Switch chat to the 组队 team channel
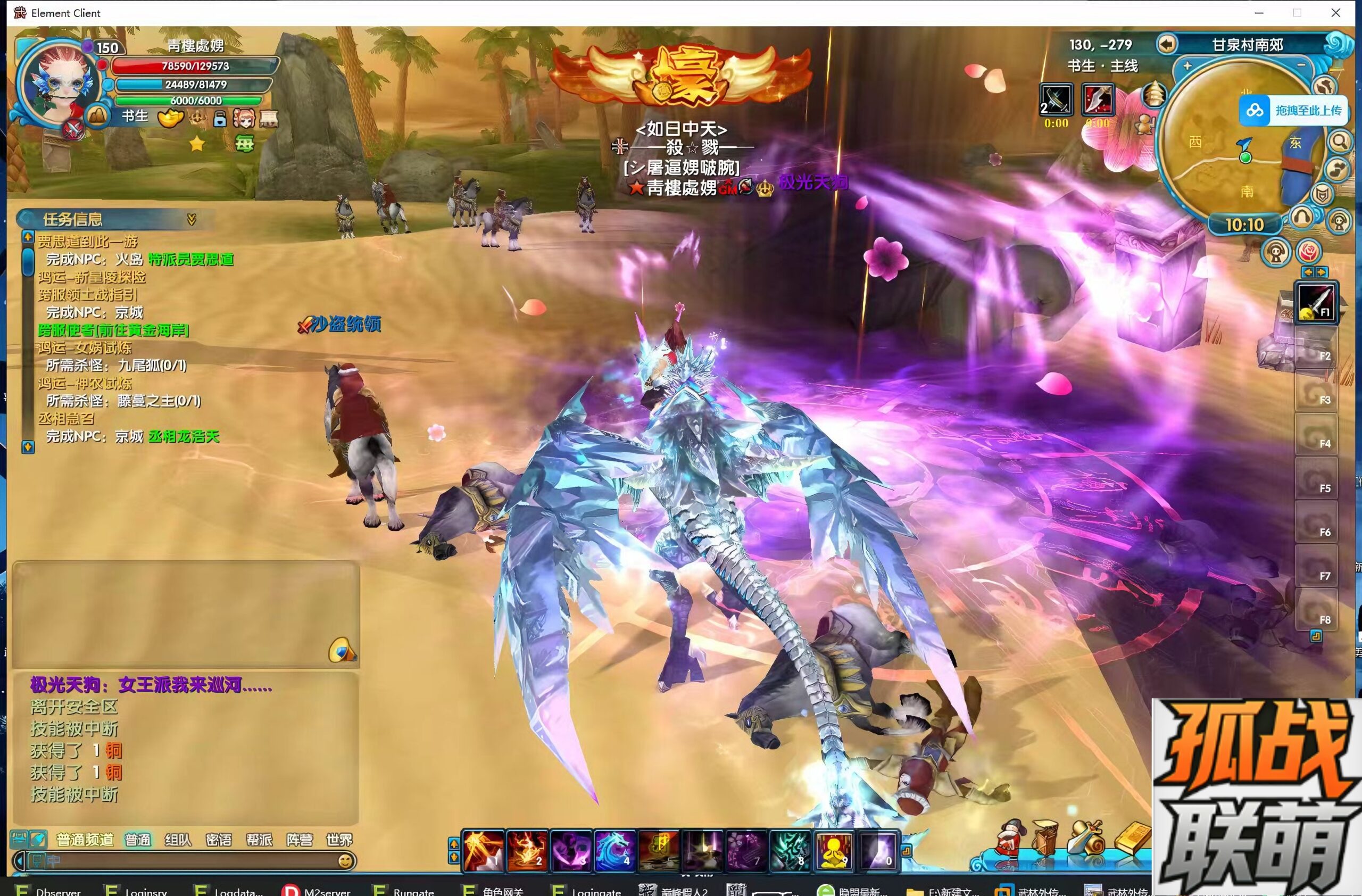Image resolution: width=1362 pixels, height=896 pixels. [x=178, y=840]
